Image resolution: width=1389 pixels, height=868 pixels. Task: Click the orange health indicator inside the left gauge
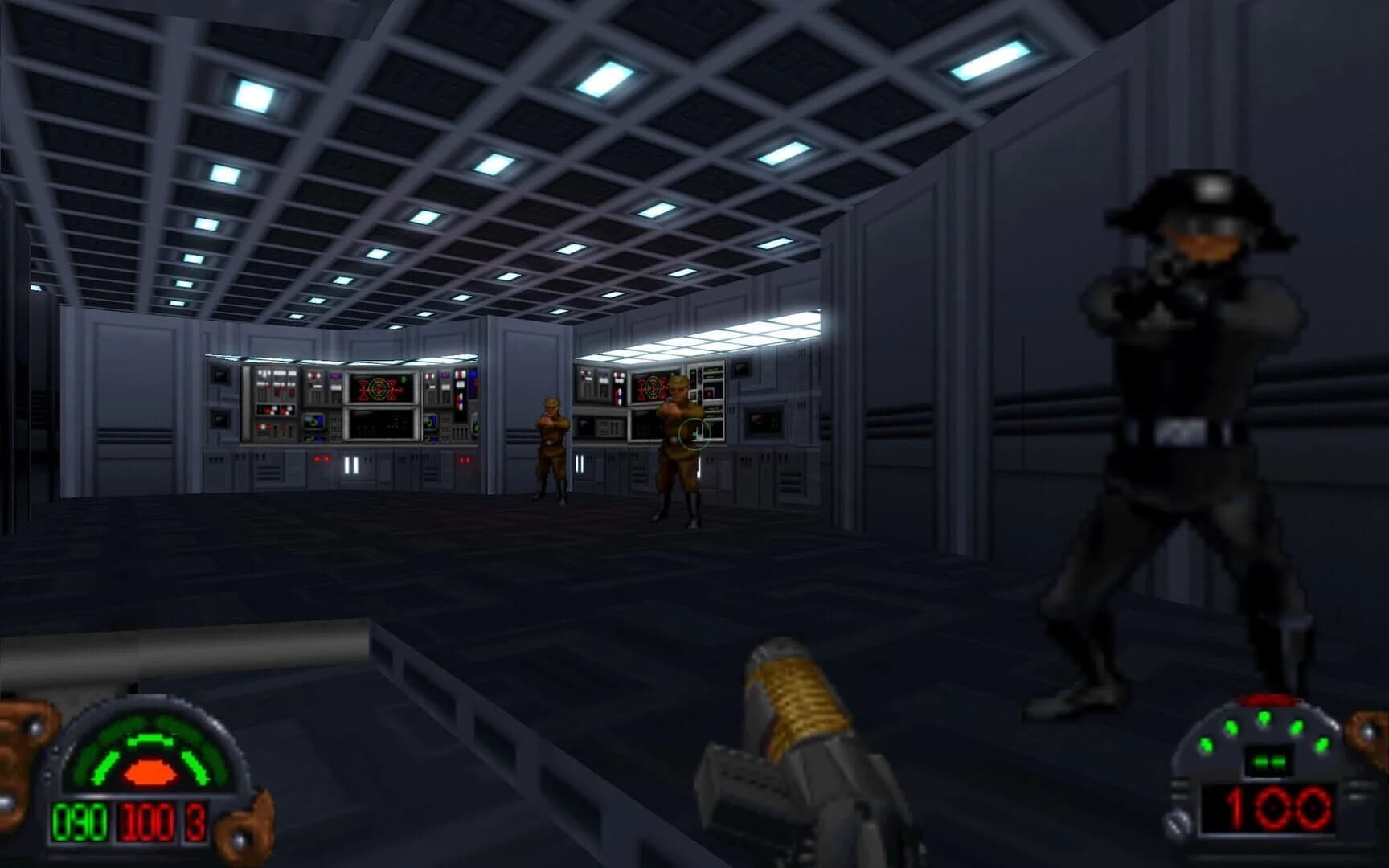(150, 770)
